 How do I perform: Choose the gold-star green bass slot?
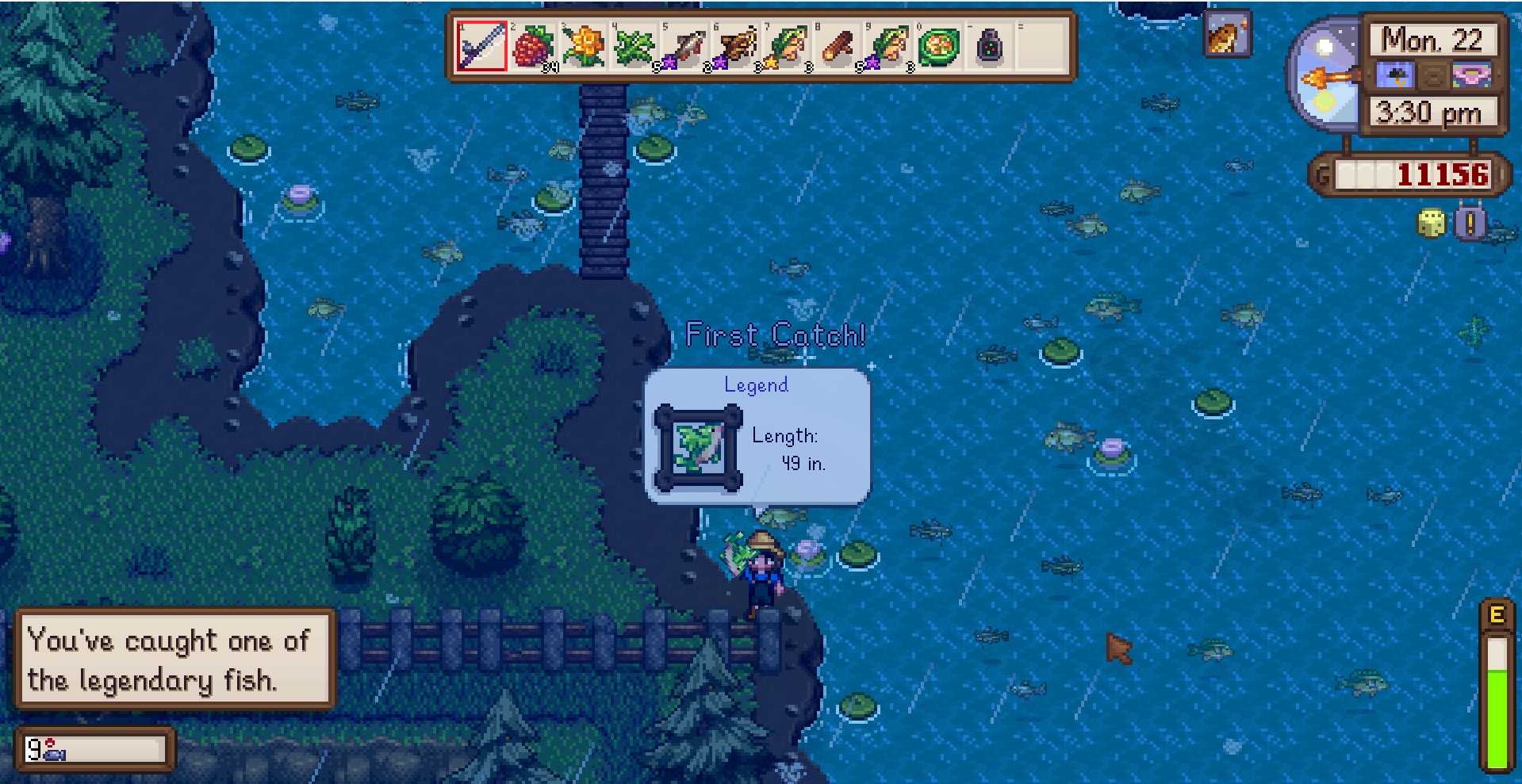(787, 46)
